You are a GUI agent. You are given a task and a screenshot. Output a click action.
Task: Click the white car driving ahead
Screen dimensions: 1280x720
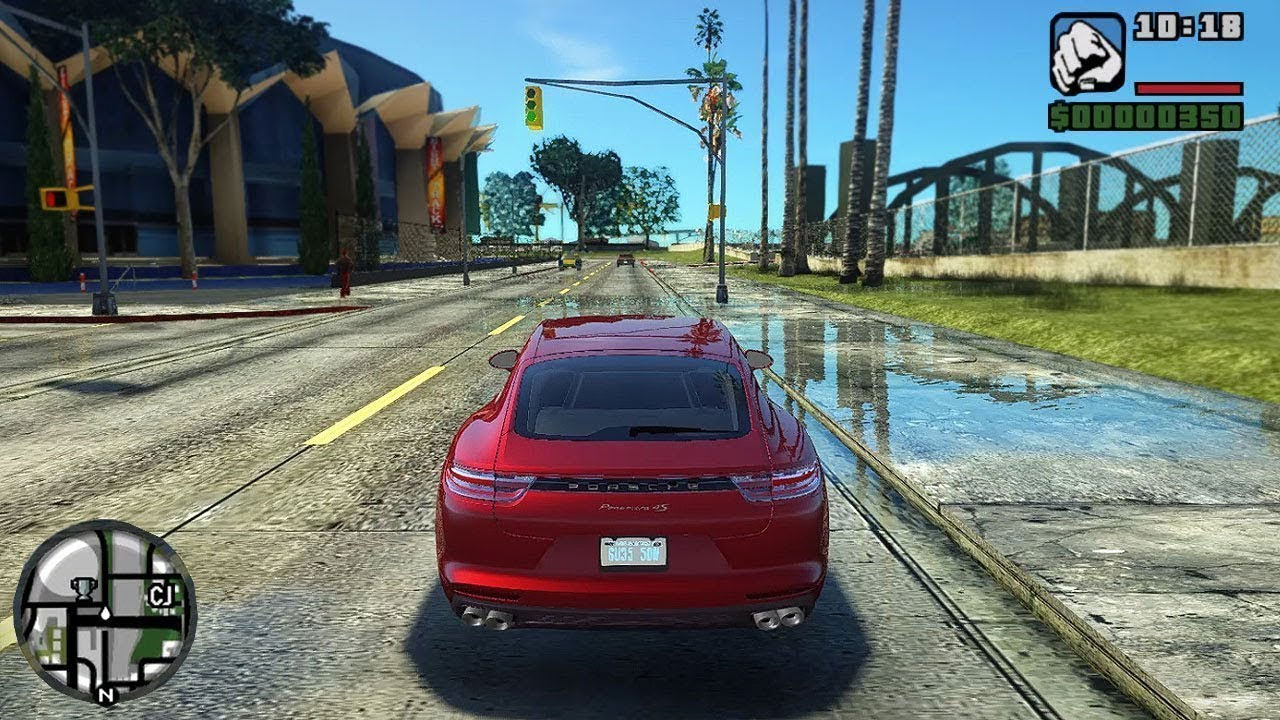point(626,260)
